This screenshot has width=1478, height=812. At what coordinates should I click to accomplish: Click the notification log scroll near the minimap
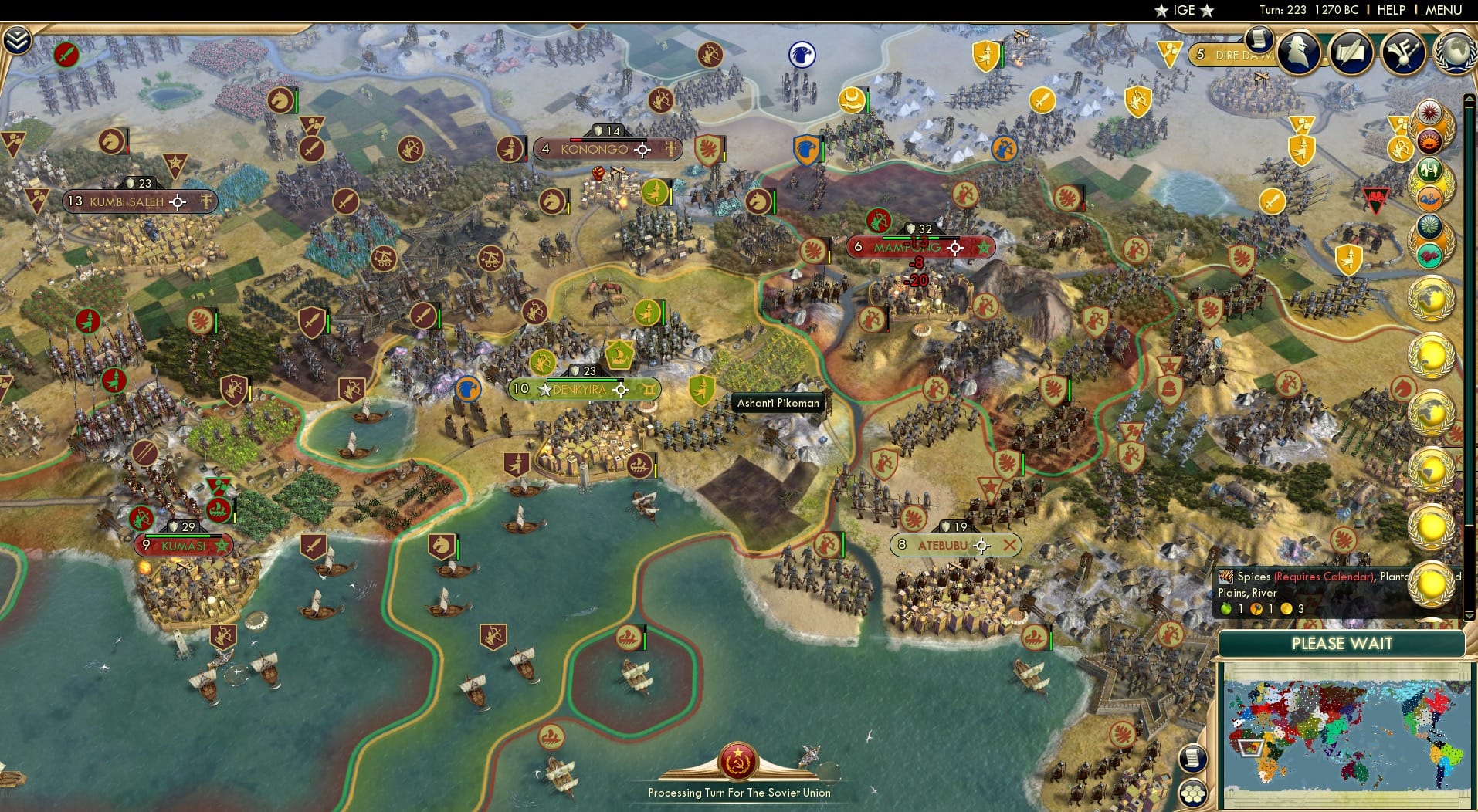(x=1192, y=758)
